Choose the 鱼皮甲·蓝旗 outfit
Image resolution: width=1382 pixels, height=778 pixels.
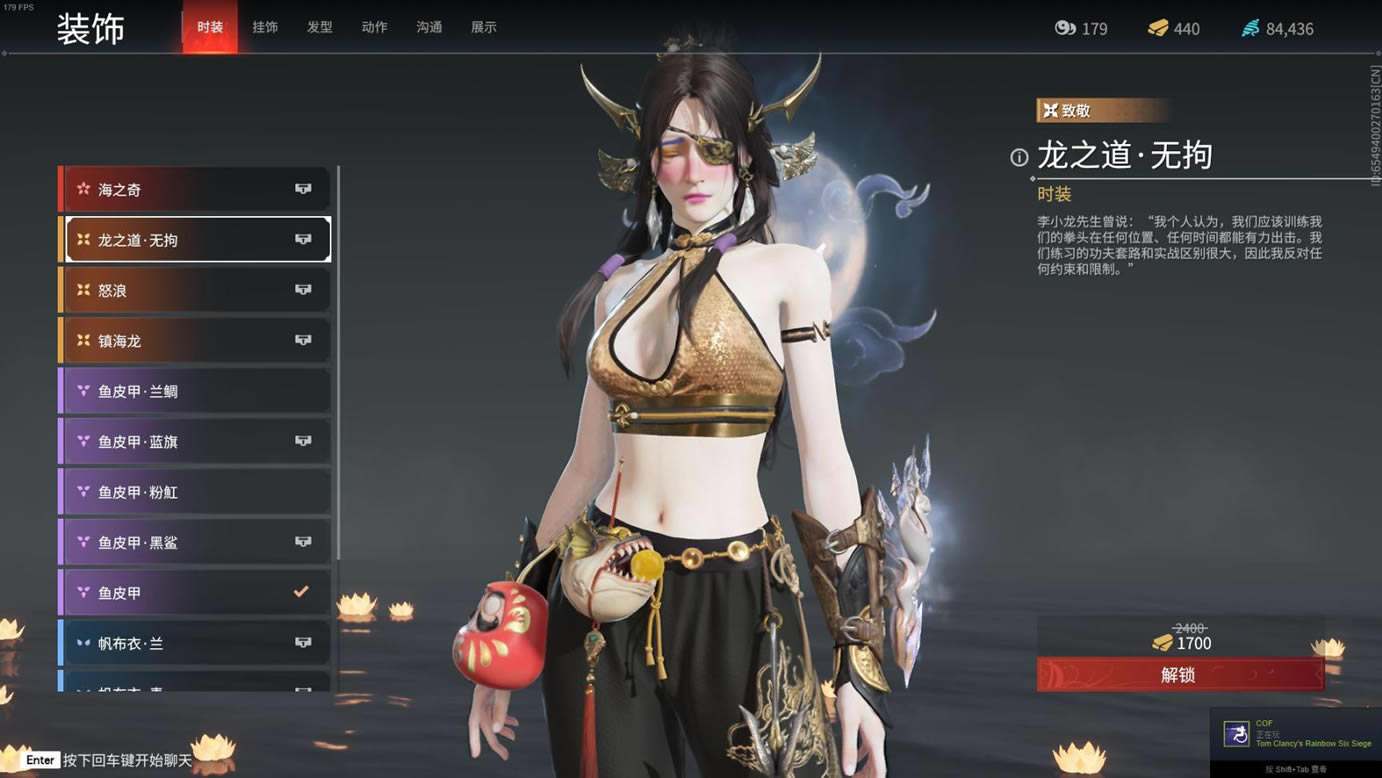tap(197, 441)
